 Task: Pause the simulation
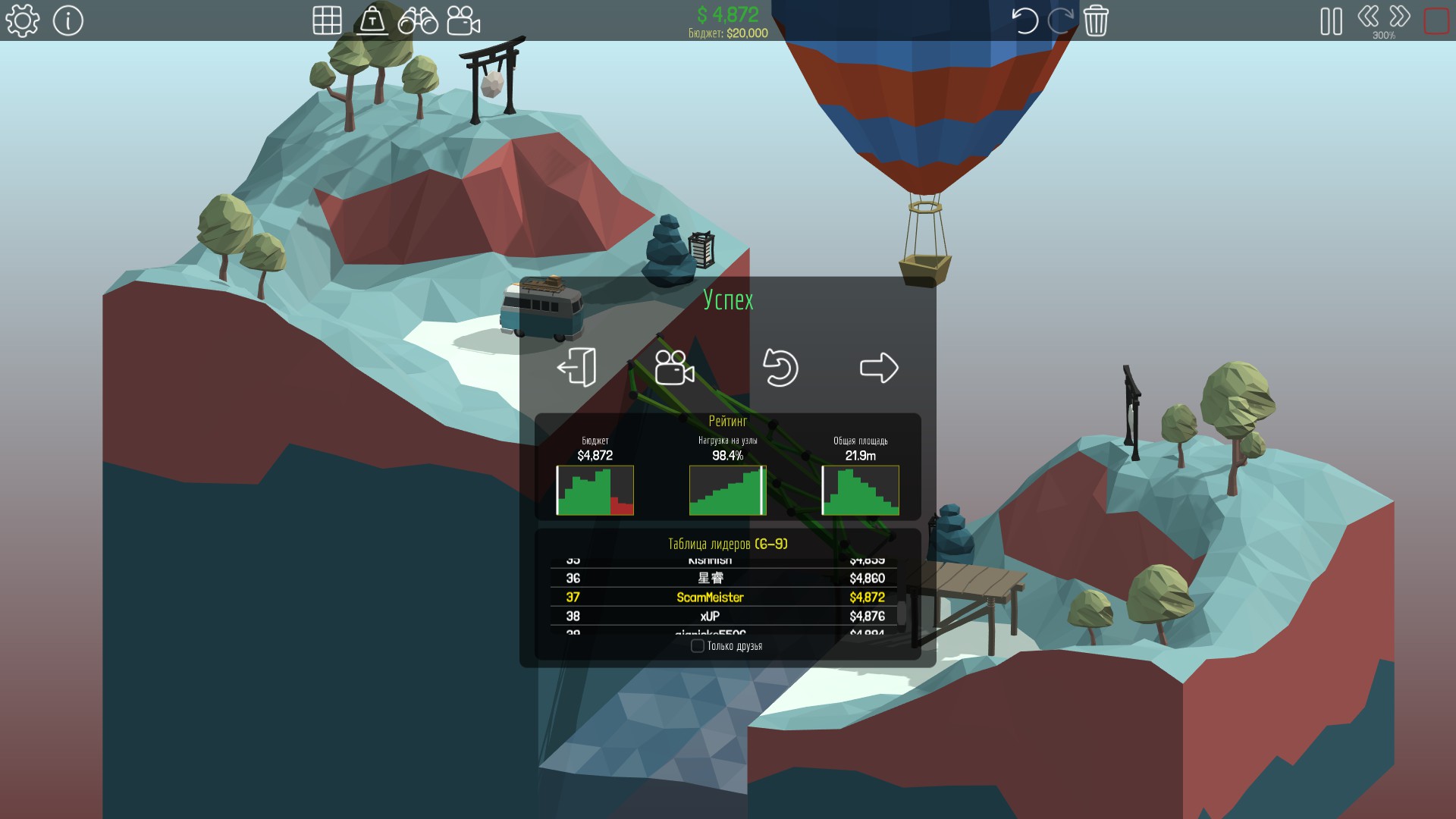point(1331,21)
